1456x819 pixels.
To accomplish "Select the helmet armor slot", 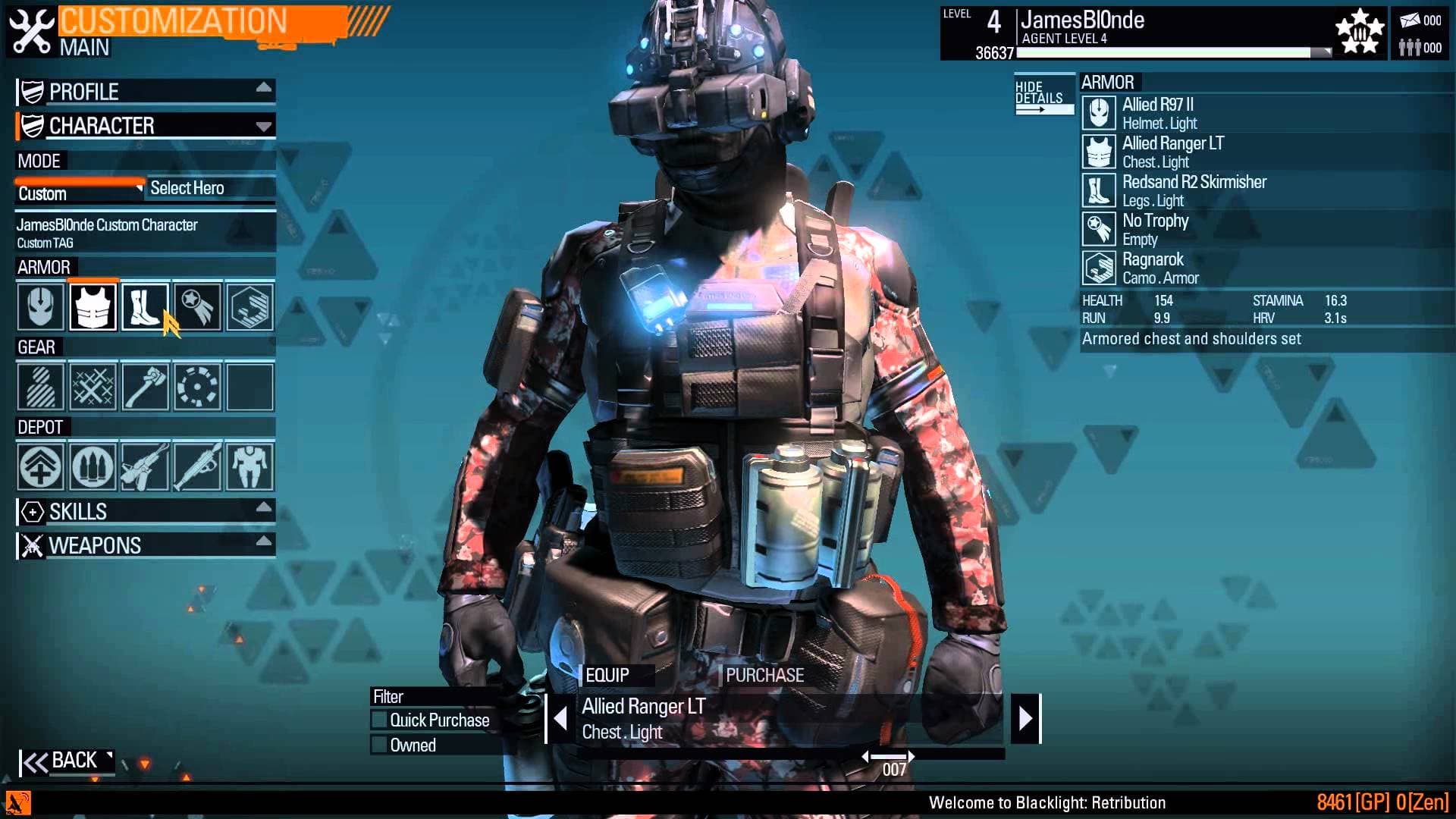I will point(40,306).
